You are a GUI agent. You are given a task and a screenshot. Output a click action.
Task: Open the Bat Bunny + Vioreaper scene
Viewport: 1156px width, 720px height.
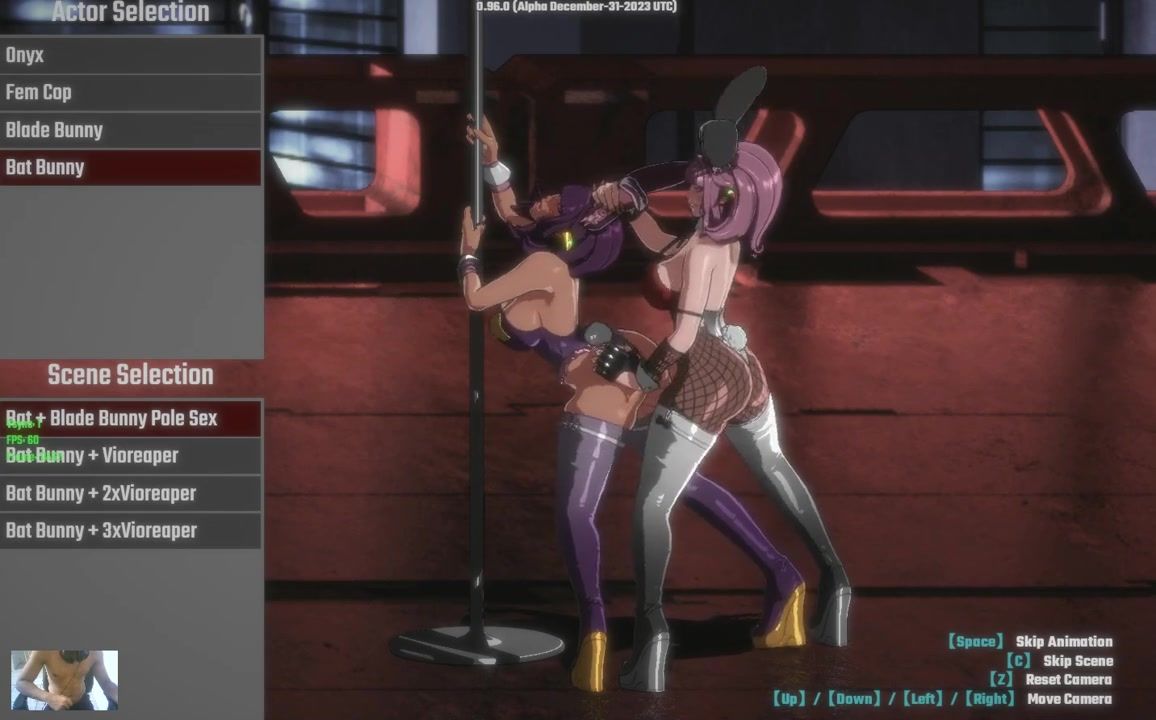130,456
